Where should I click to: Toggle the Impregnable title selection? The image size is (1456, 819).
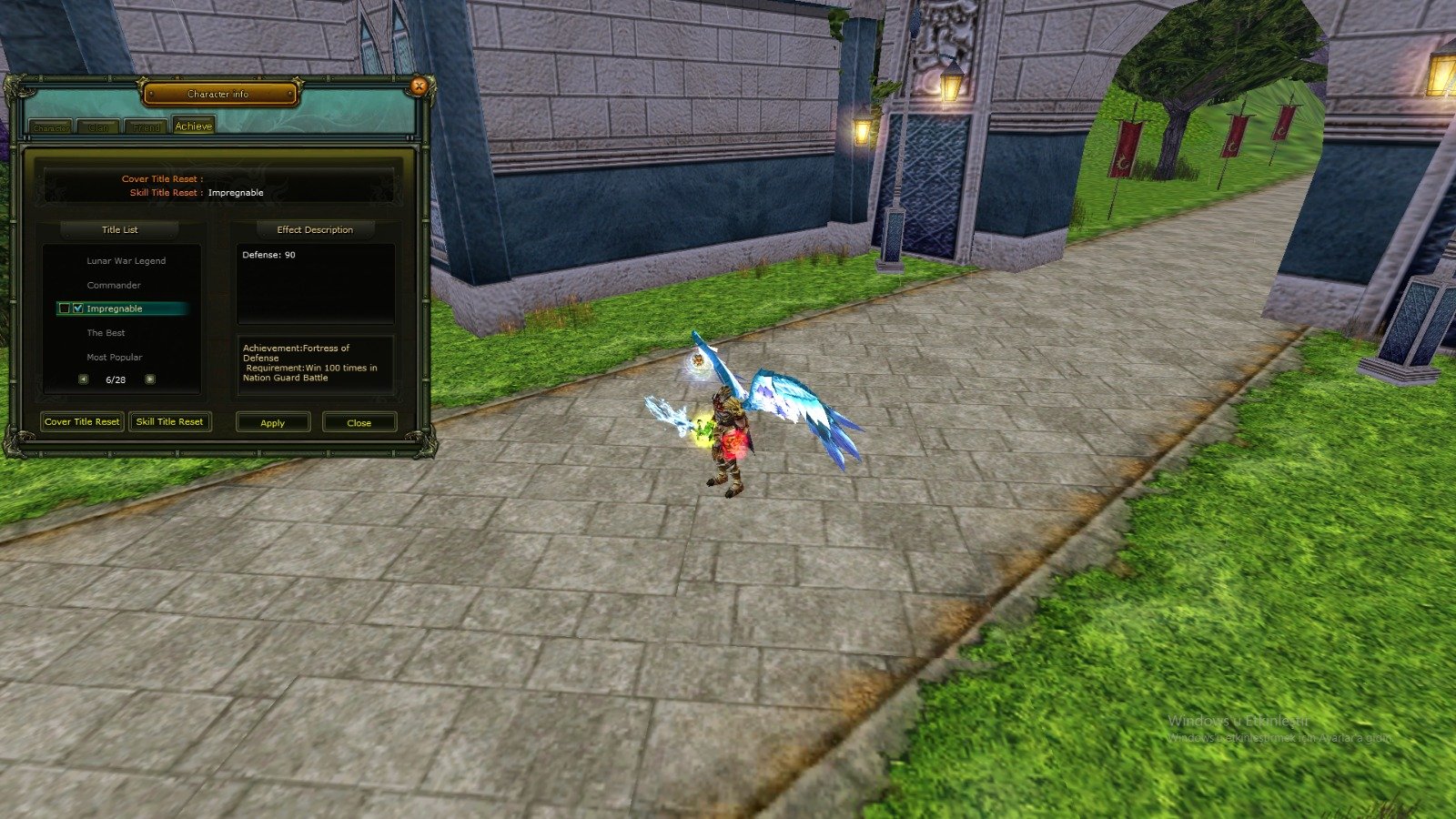coord(113,308)
